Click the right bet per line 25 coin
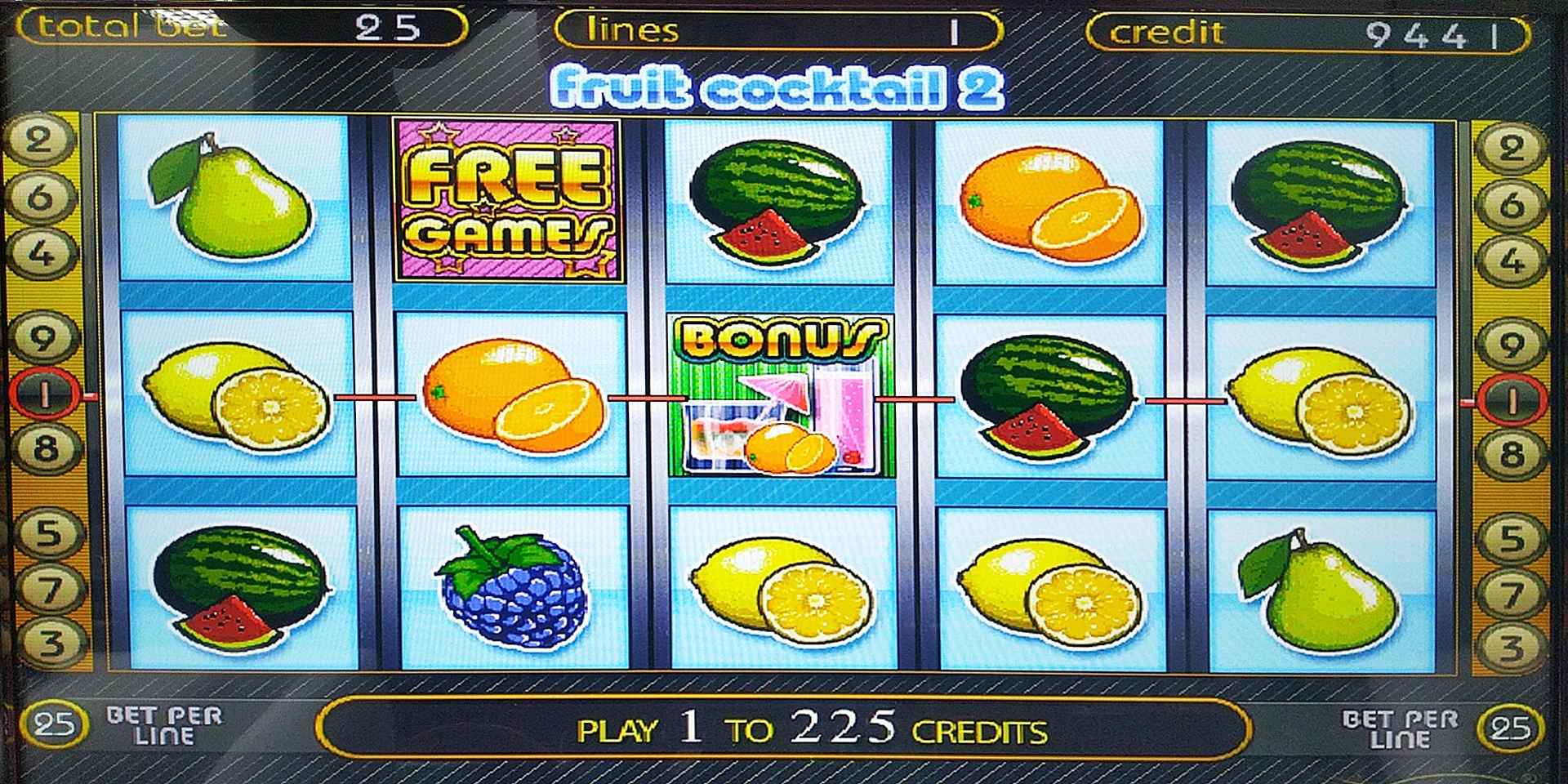Image resolution: width=1568 pixels, height=784 pixels. (x=1509, y=728)
